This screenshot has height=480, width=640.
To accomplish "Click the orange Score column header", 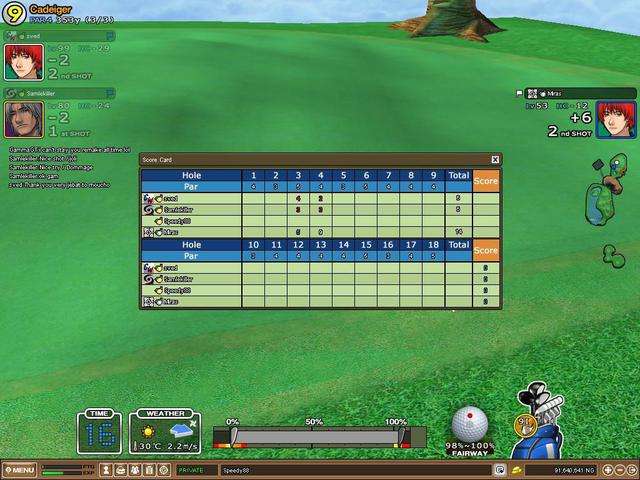I will click(x=485, y=181).
